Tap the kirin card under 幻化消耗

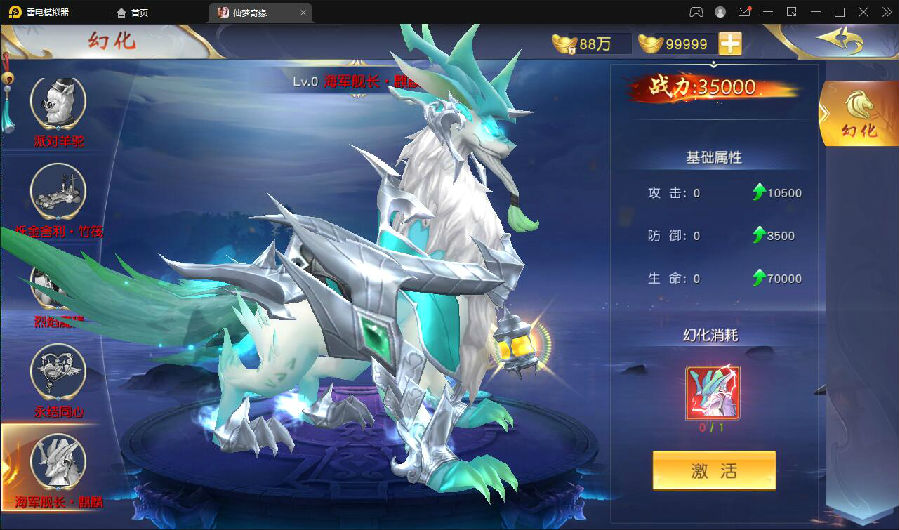point(713,394)
